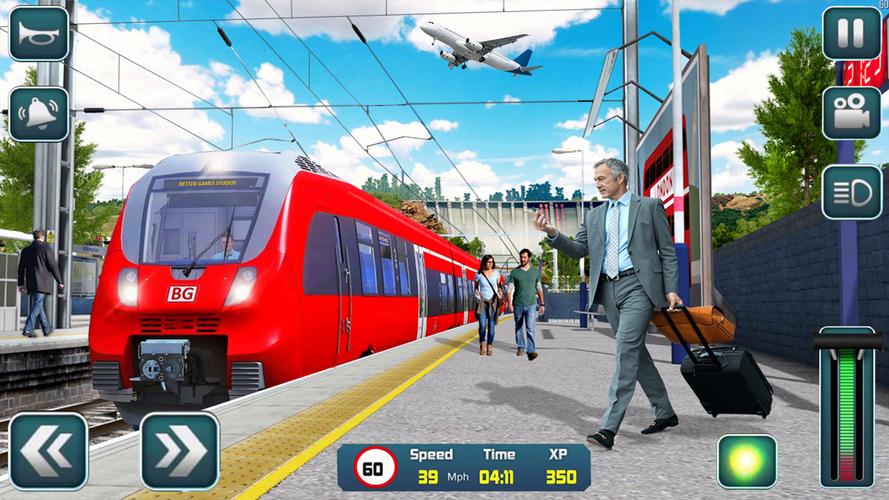The height and width of the screenshot is (500, 889).
Task: Tap the right double-arrow button
Action: pos(179,451)
